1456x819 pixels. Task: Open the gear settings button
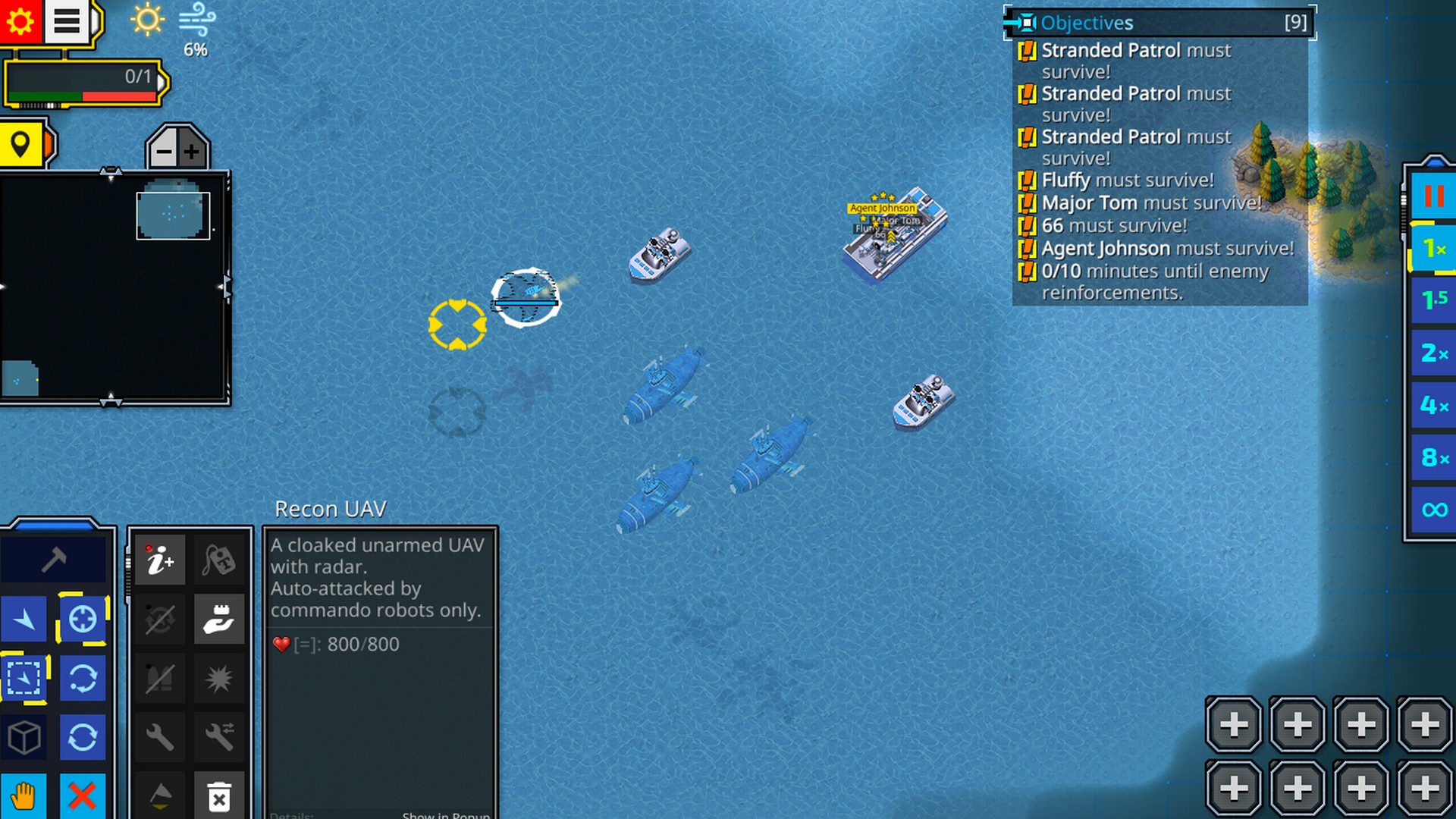click(x=20, y=21)
